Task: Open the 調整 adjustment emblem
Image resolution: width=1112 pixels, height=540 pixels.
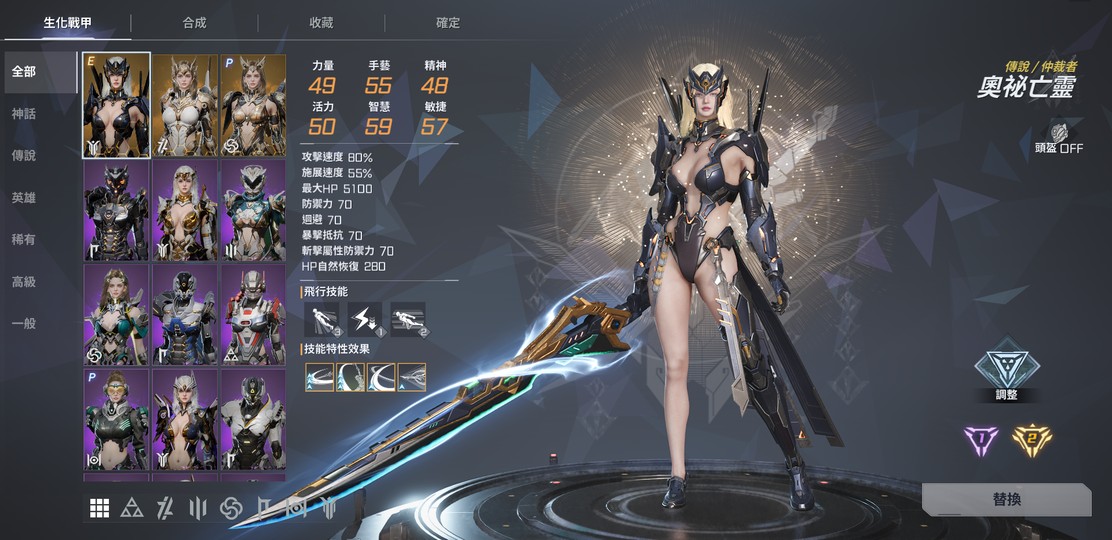Action: click(1006, 366)
